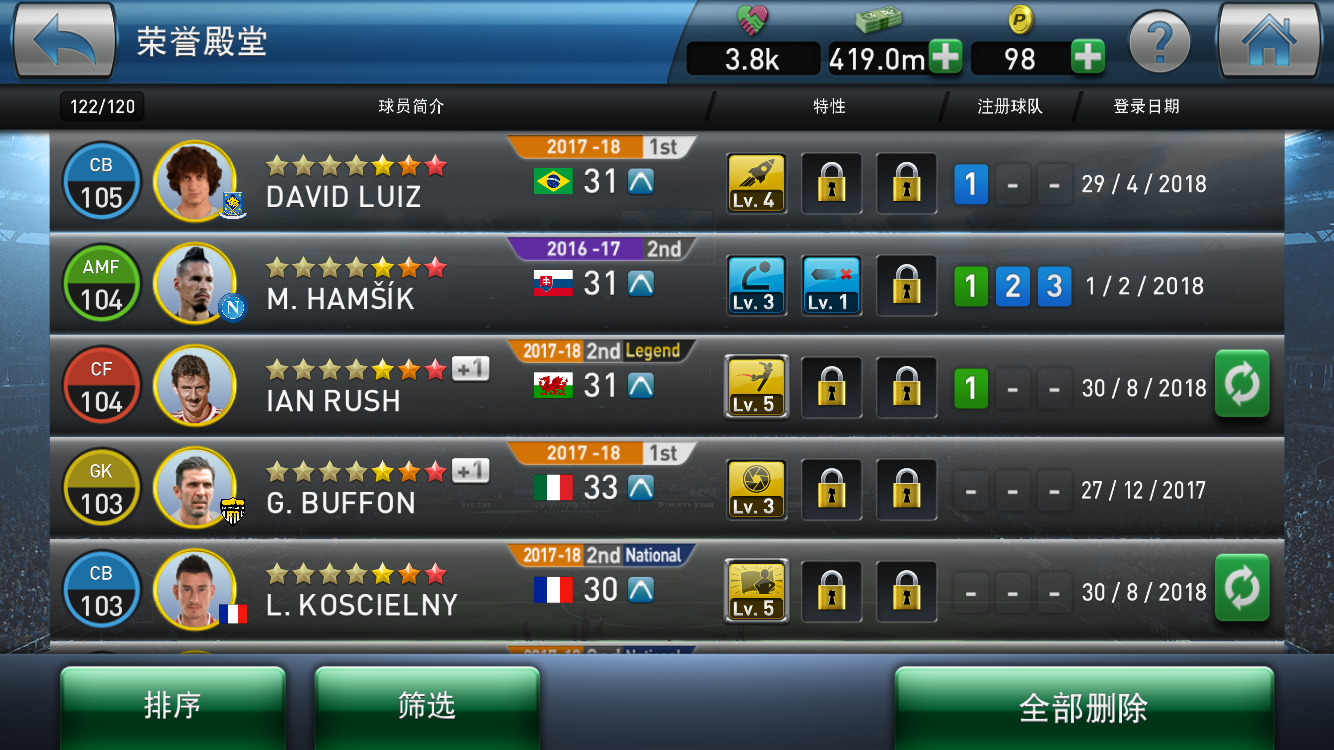Screen dimensions: 1334x750
Task: View David Luiz's Lv. 4 rocket trait
Action: click(756, 183)
